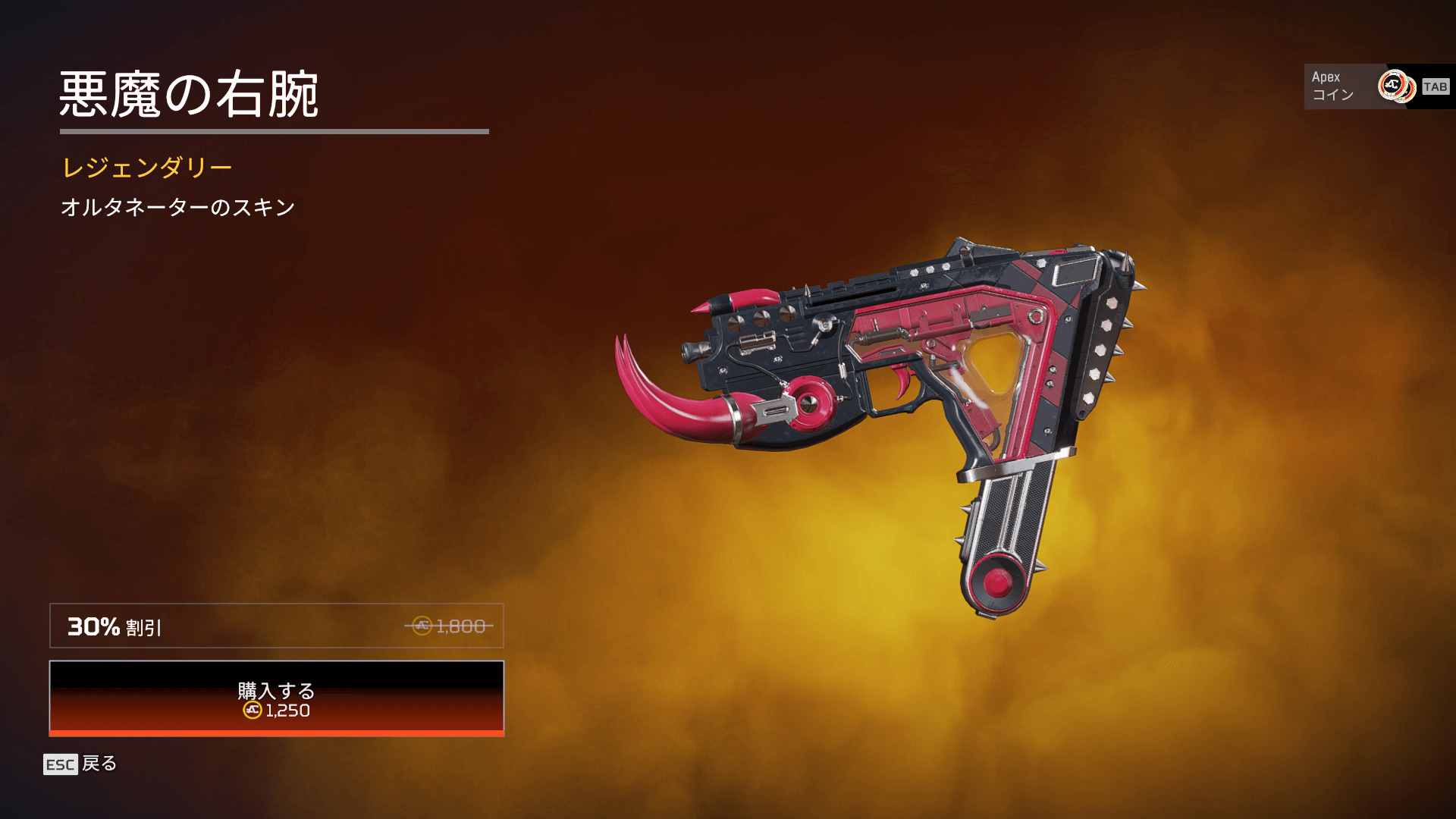Image resolution: width=1456 pixels, height=819 pixels.
Task: Go back with the 戻る button
Action: pos(80,764)
